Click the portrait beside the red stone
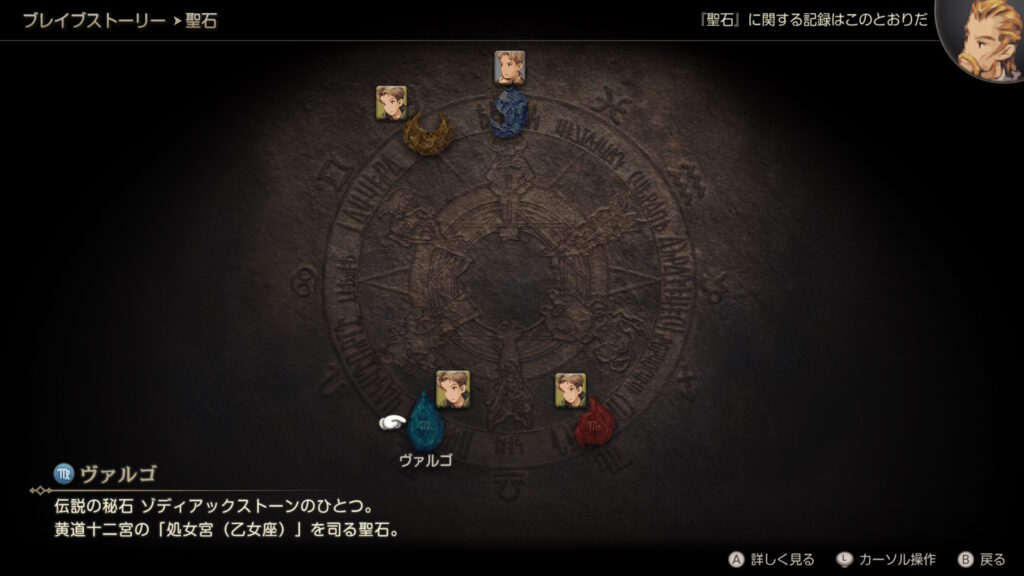This screenshot has height=576, width=1024. pyautogui.click(x=571, y=390)
